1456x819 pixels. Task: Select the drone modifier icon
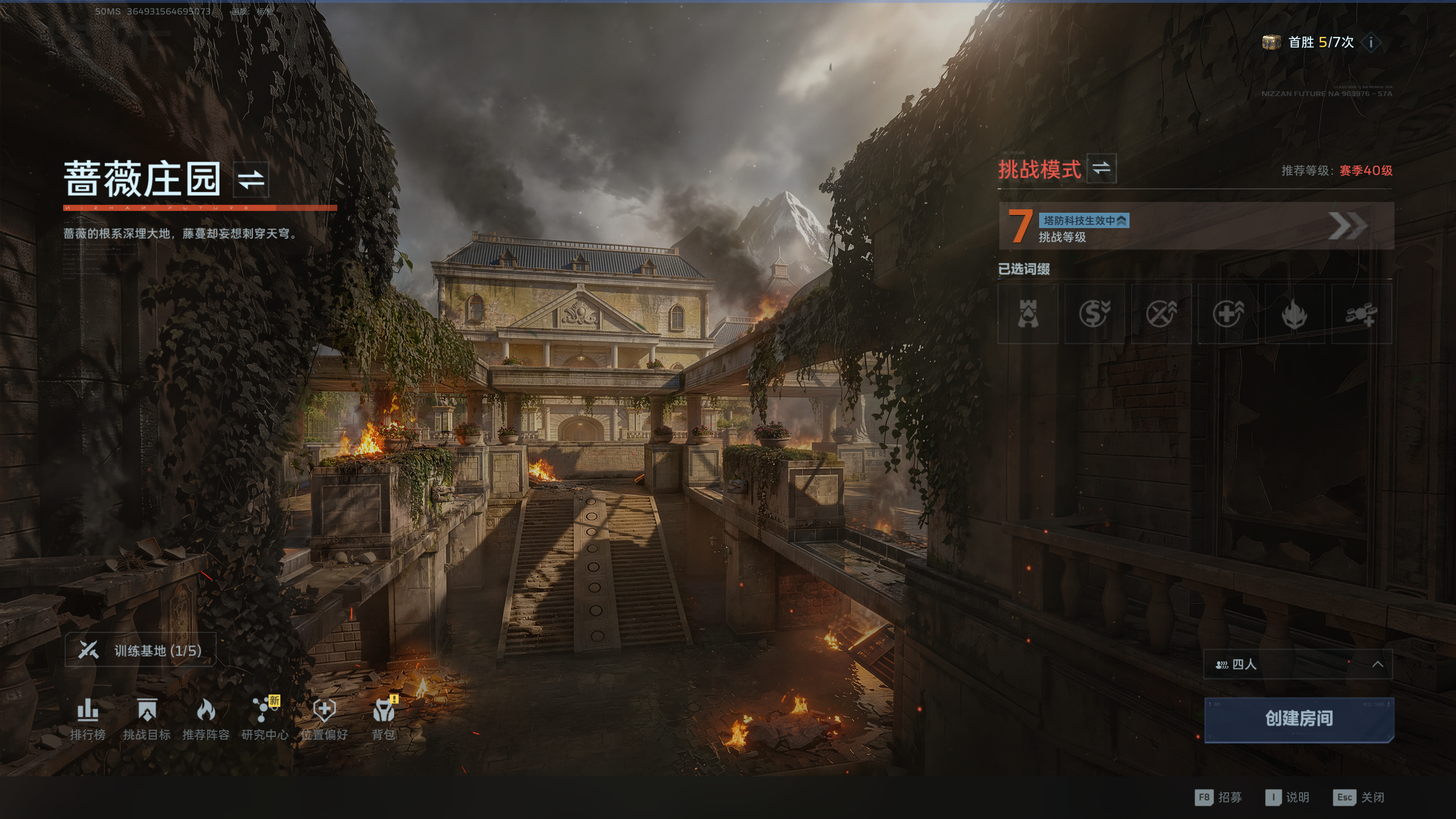(1361, 314)
